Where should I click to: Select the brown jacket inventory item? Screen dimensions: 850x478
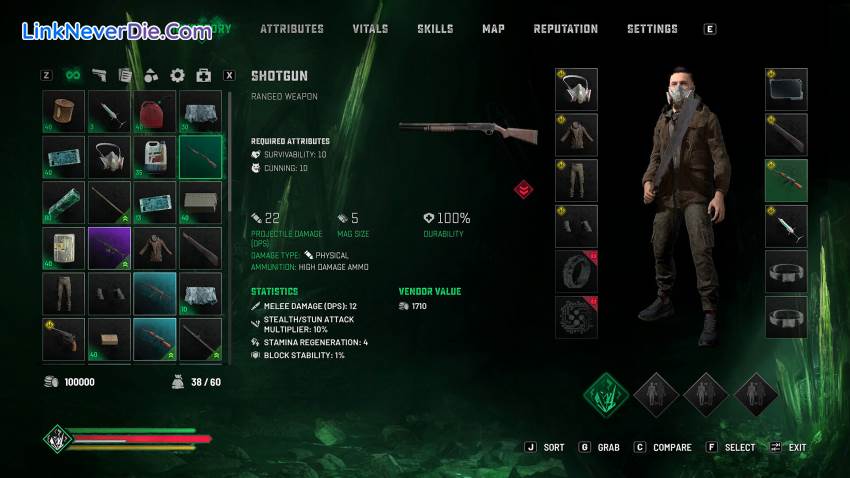tap(155, 248)
